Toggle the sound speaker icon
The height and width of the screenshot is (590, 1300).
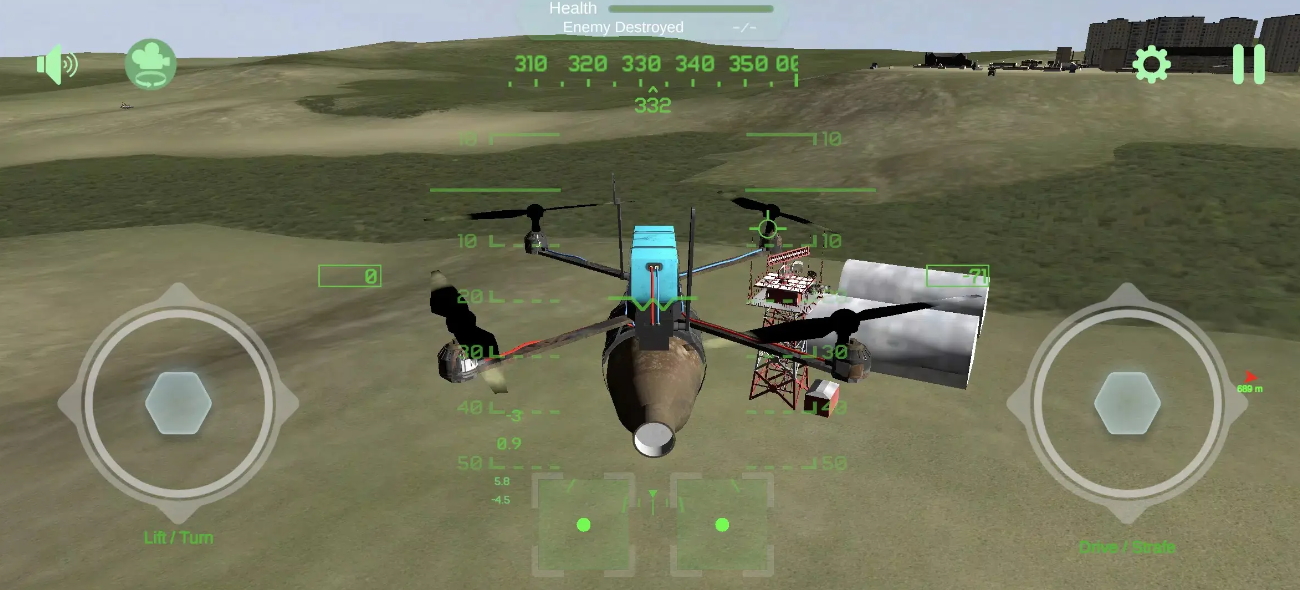[57, 66]
